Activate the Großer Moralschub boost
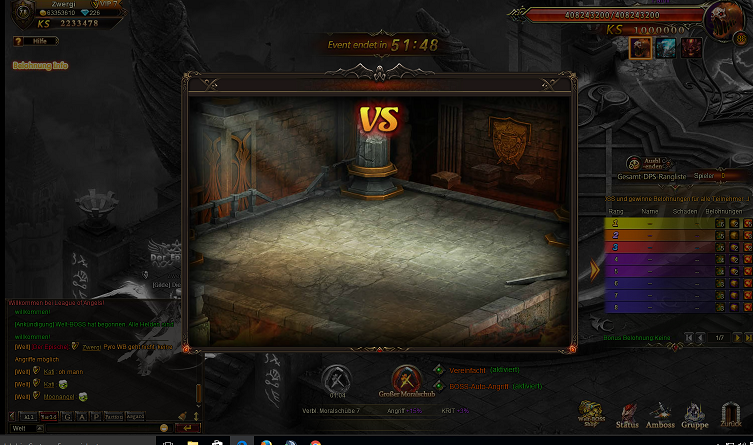The height and width of the screenshot is (445, 753). pos(405,380)
